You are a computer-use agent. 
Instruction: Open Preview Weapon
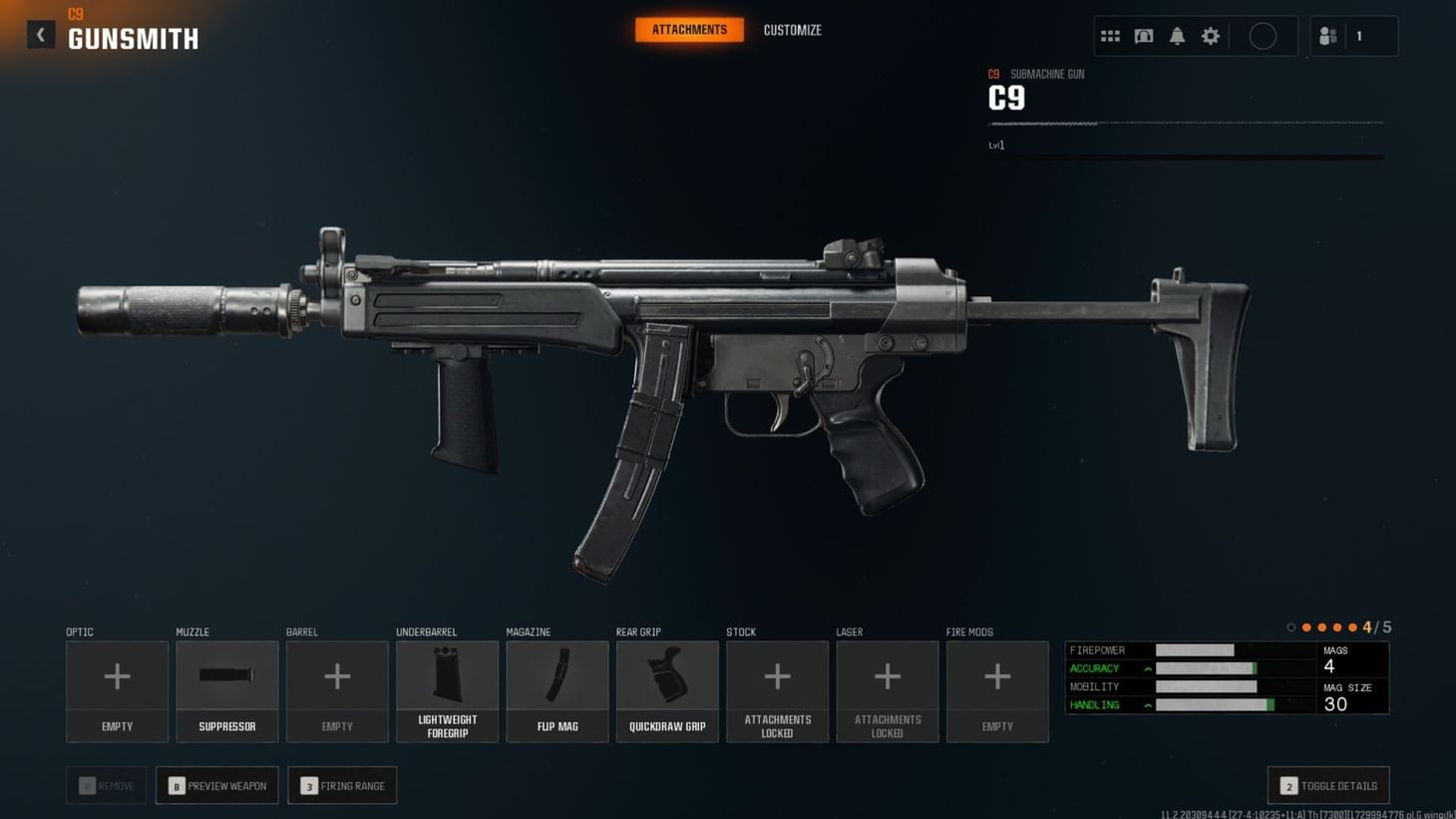click(x=216, y=785)
